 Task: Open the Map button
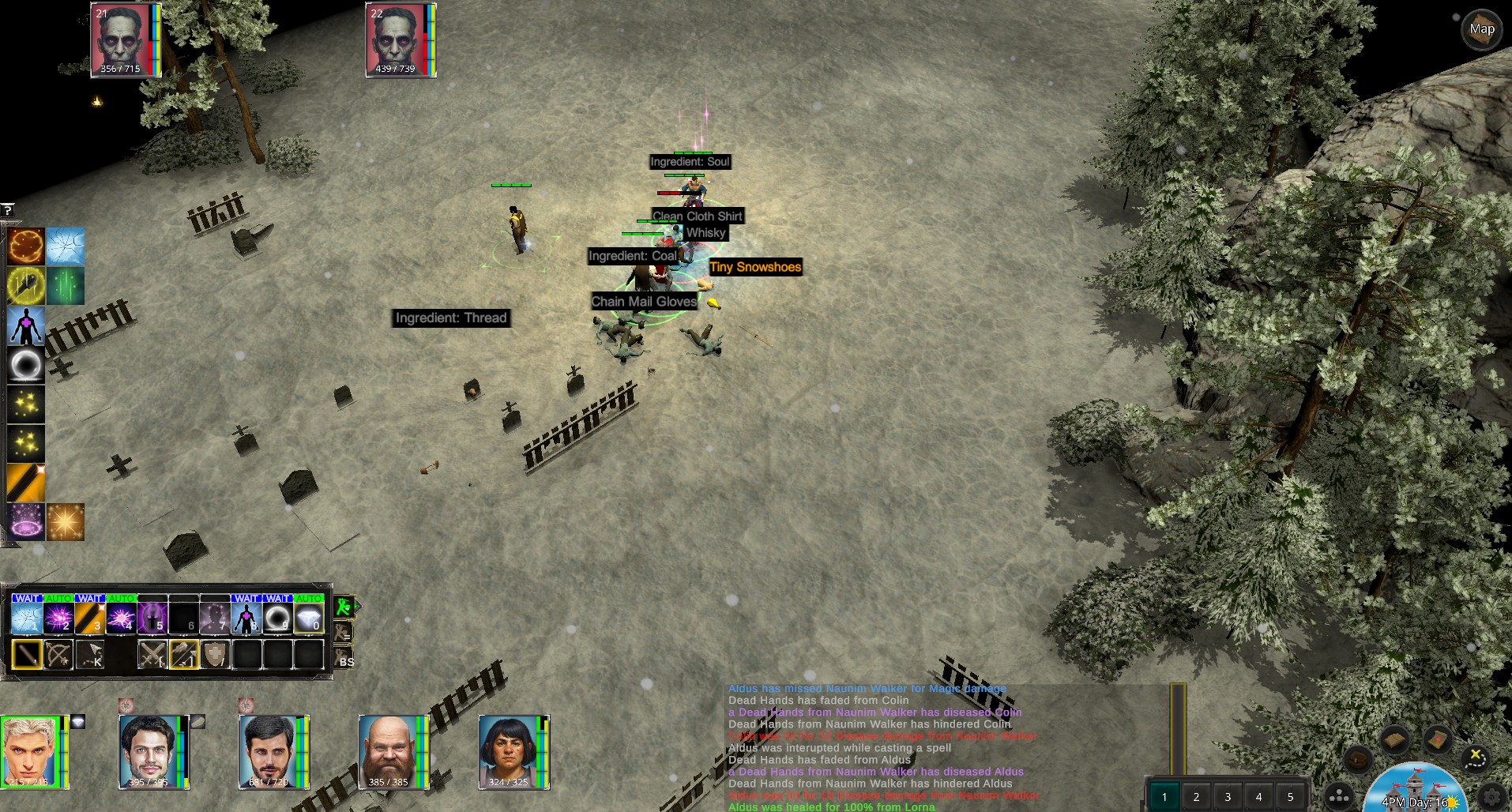tap(1481, 30)
